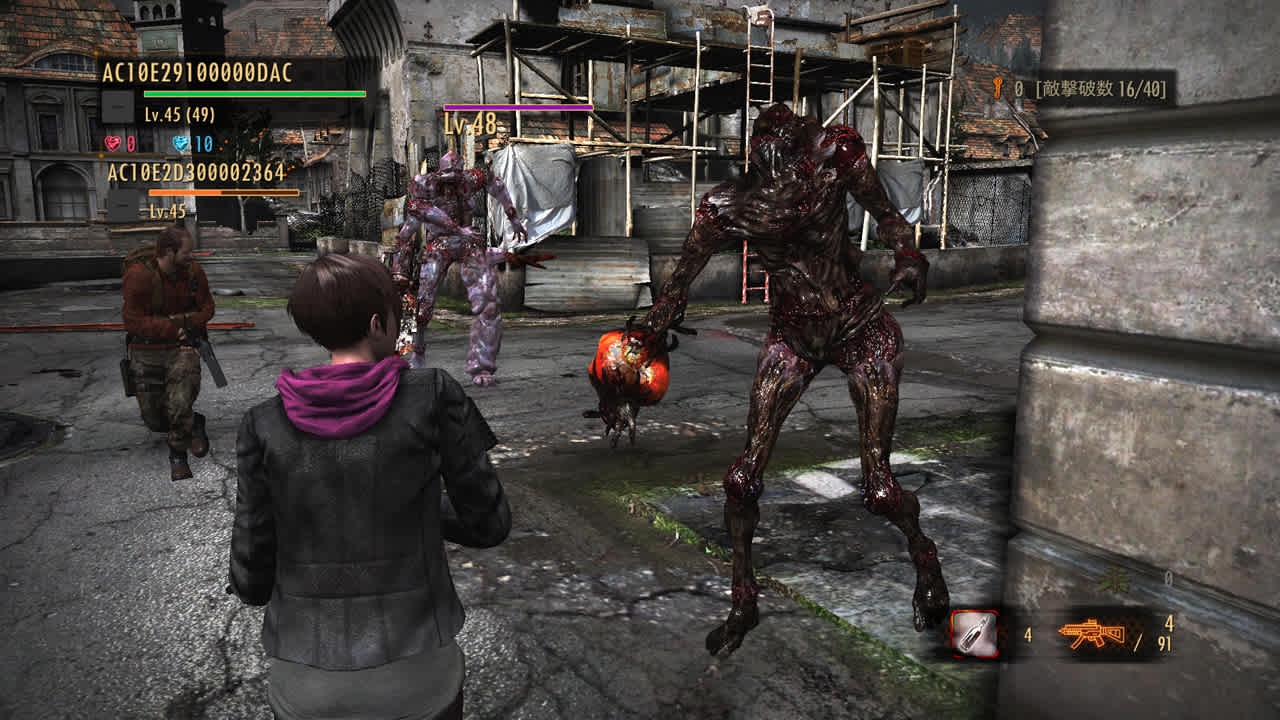
Task: Click player name AC10E29100000DAC
Action: coord(198,72)
